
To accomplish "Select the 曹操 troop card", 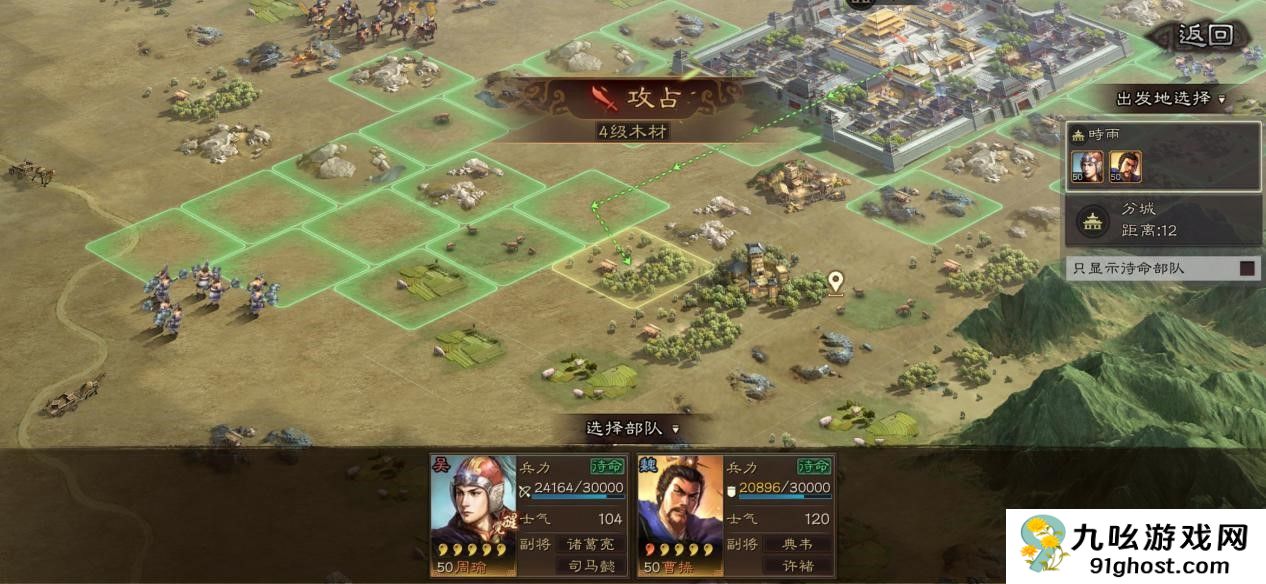I will click(736, 515).
